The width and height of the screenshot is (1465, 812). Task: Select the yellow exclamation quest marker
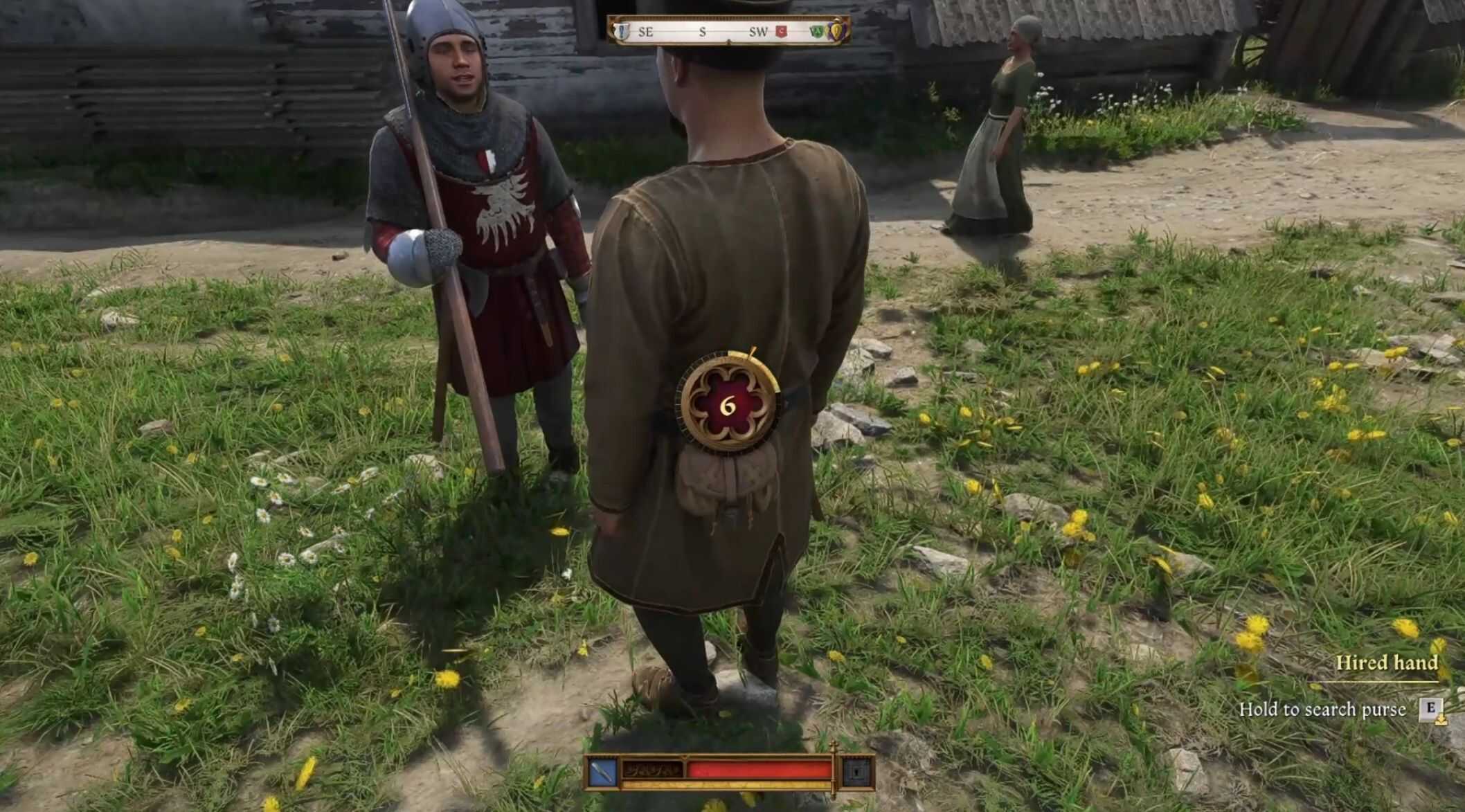click(x=836, y=30)
